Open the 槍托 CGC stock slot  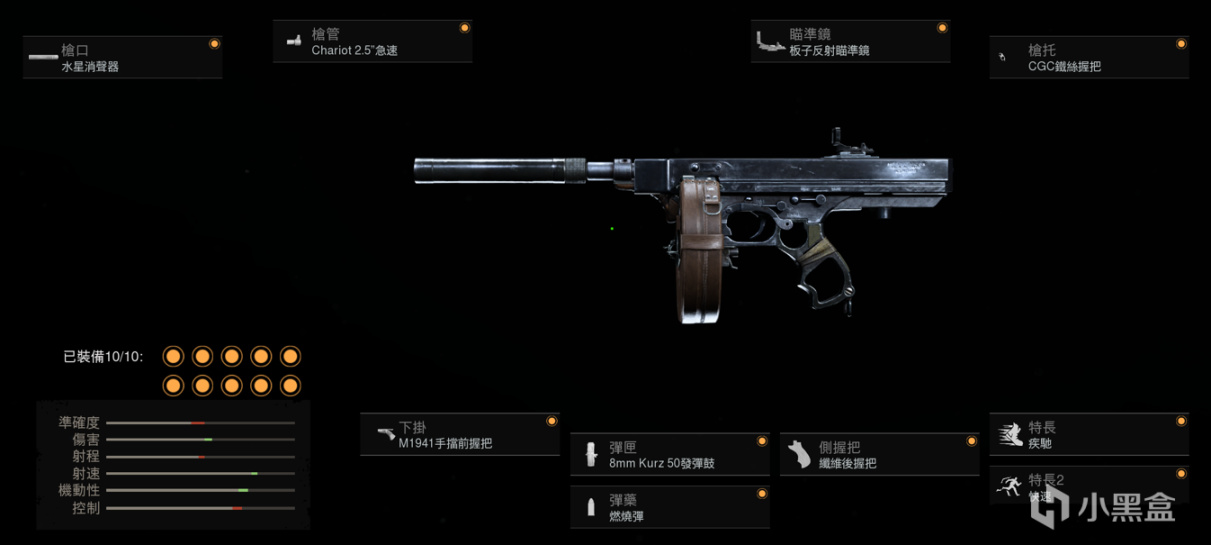pyautogui.click(x=1089, y=58)
